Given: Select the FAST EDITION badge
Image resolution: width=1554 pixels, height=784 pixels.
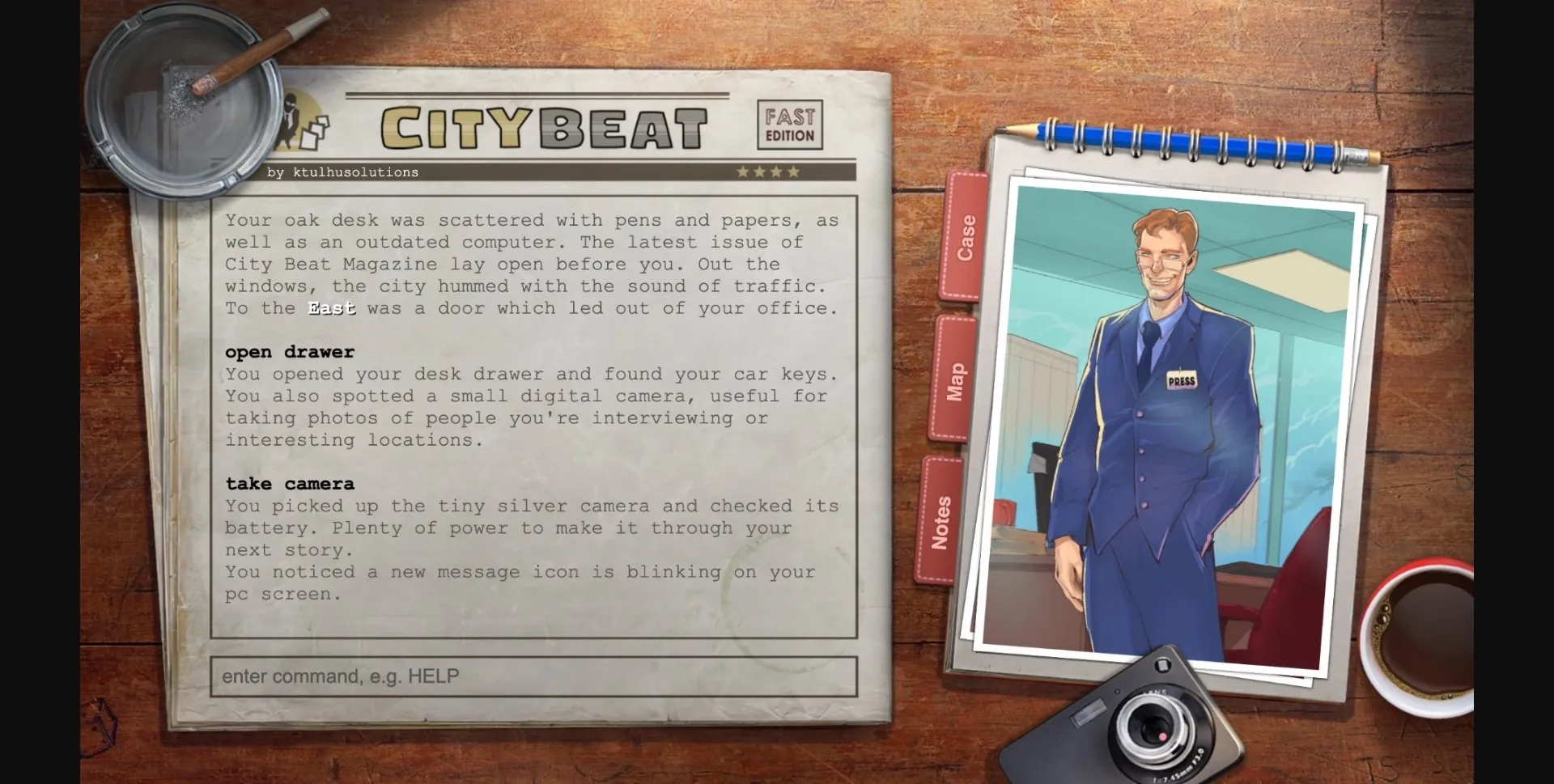Looking at the screenshot, I should click(789, 123).
